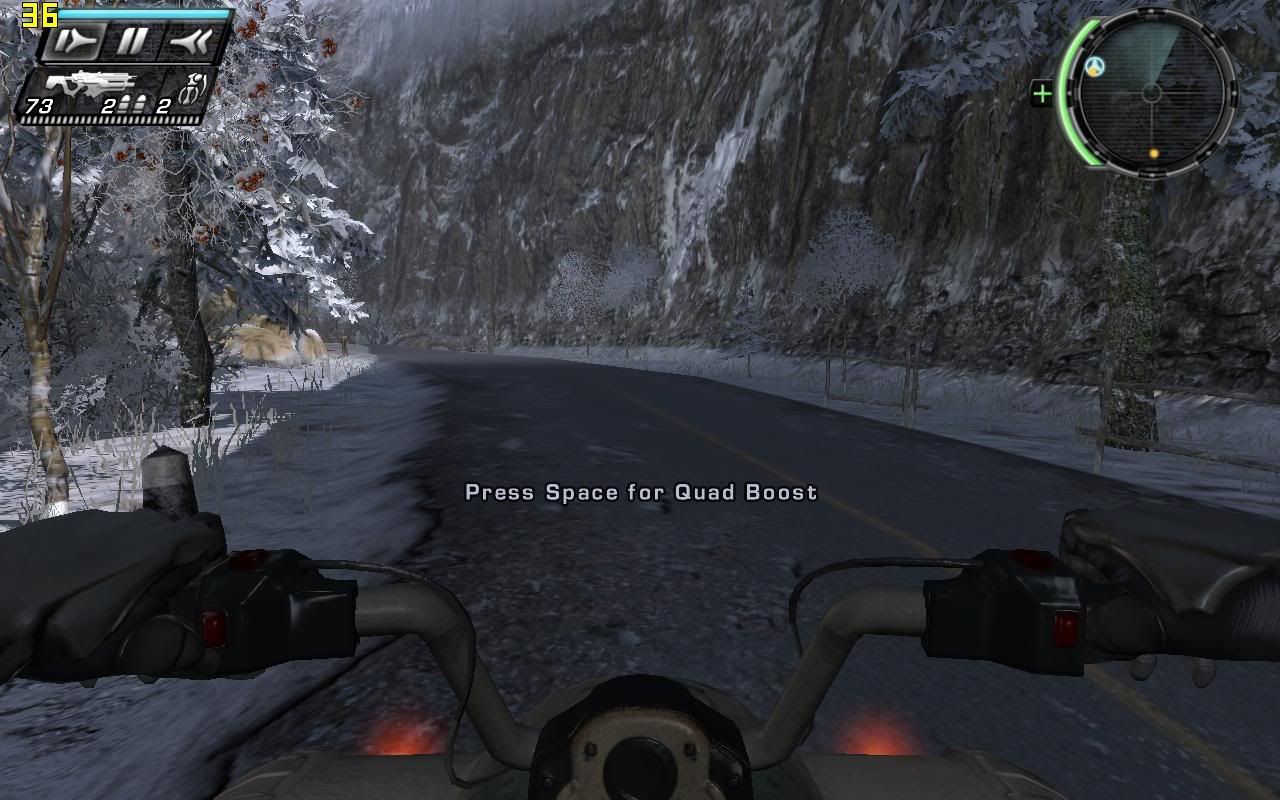Click the Press Space for Quad Boost prompt
This screenshot has width=1280, height=800.
coord(641,492)
